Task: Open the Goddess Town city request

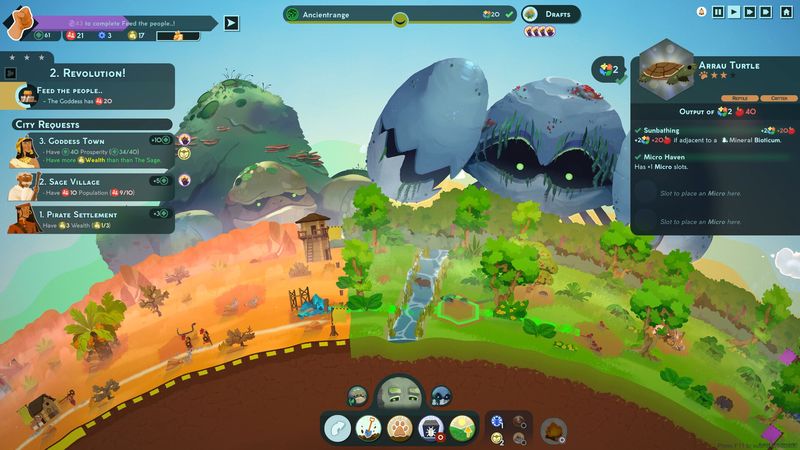Action: (x=90, y=148)
